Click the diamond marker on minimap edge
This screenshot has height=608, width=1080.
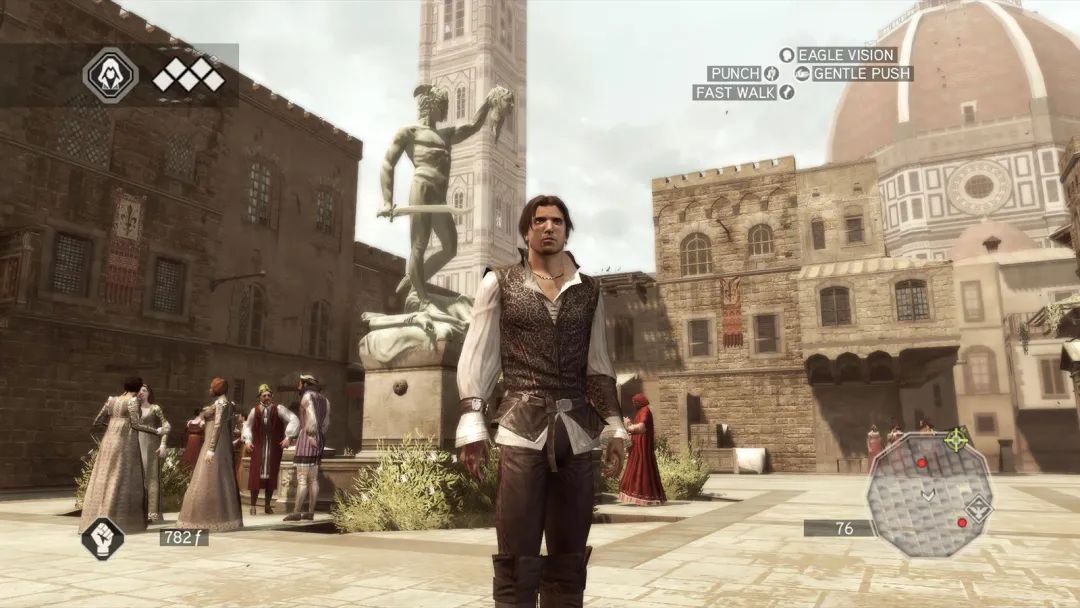977,507
